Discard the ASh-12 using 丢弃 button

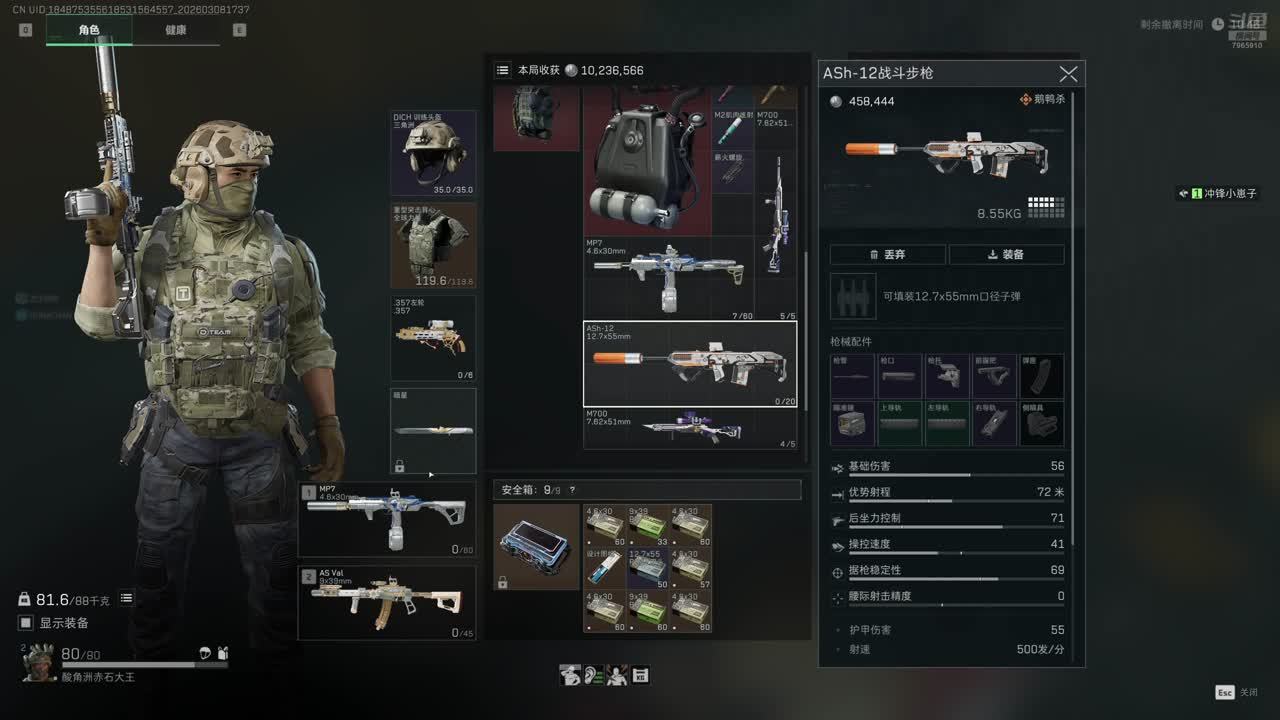click(887, 254)
